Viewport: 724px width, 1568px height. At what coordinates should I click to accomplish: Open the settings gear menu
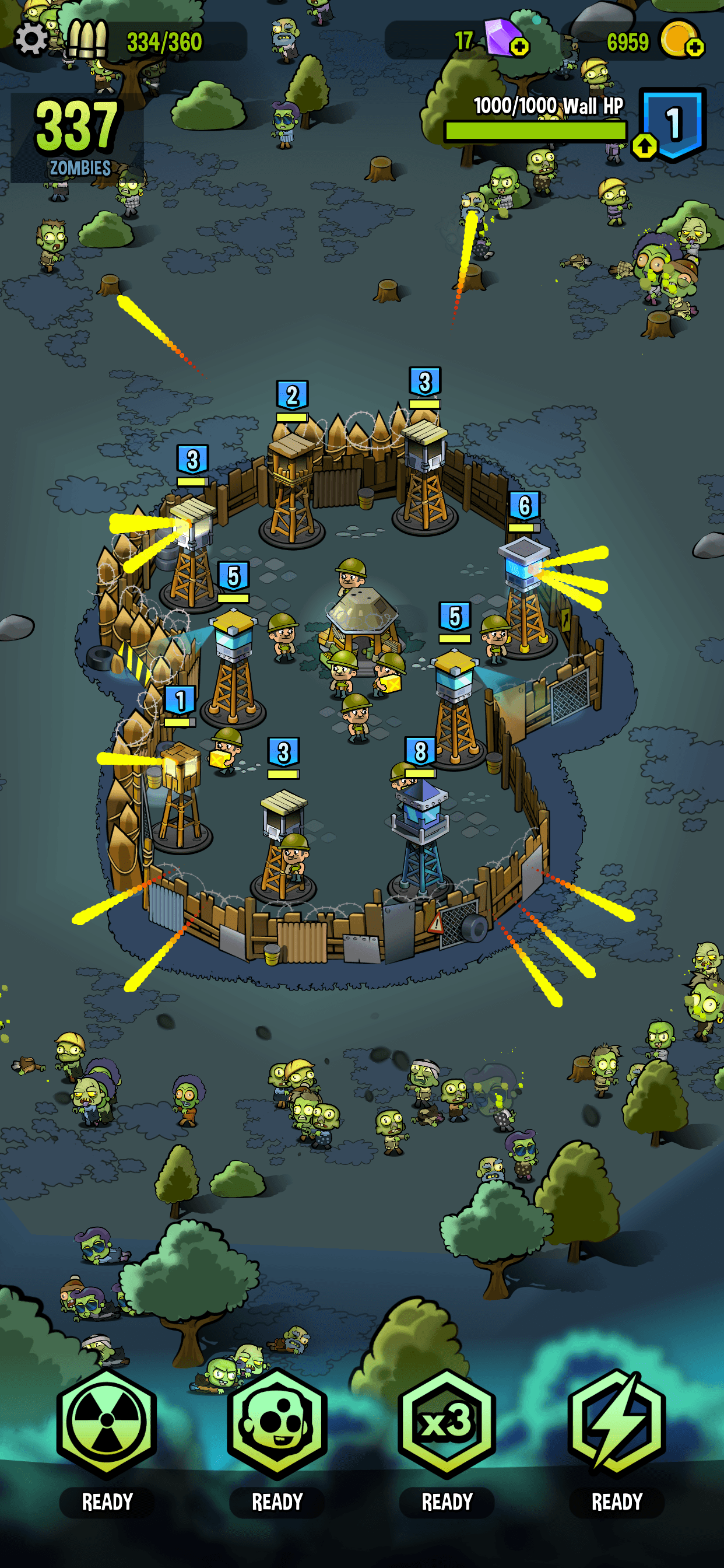click(31, 40)
